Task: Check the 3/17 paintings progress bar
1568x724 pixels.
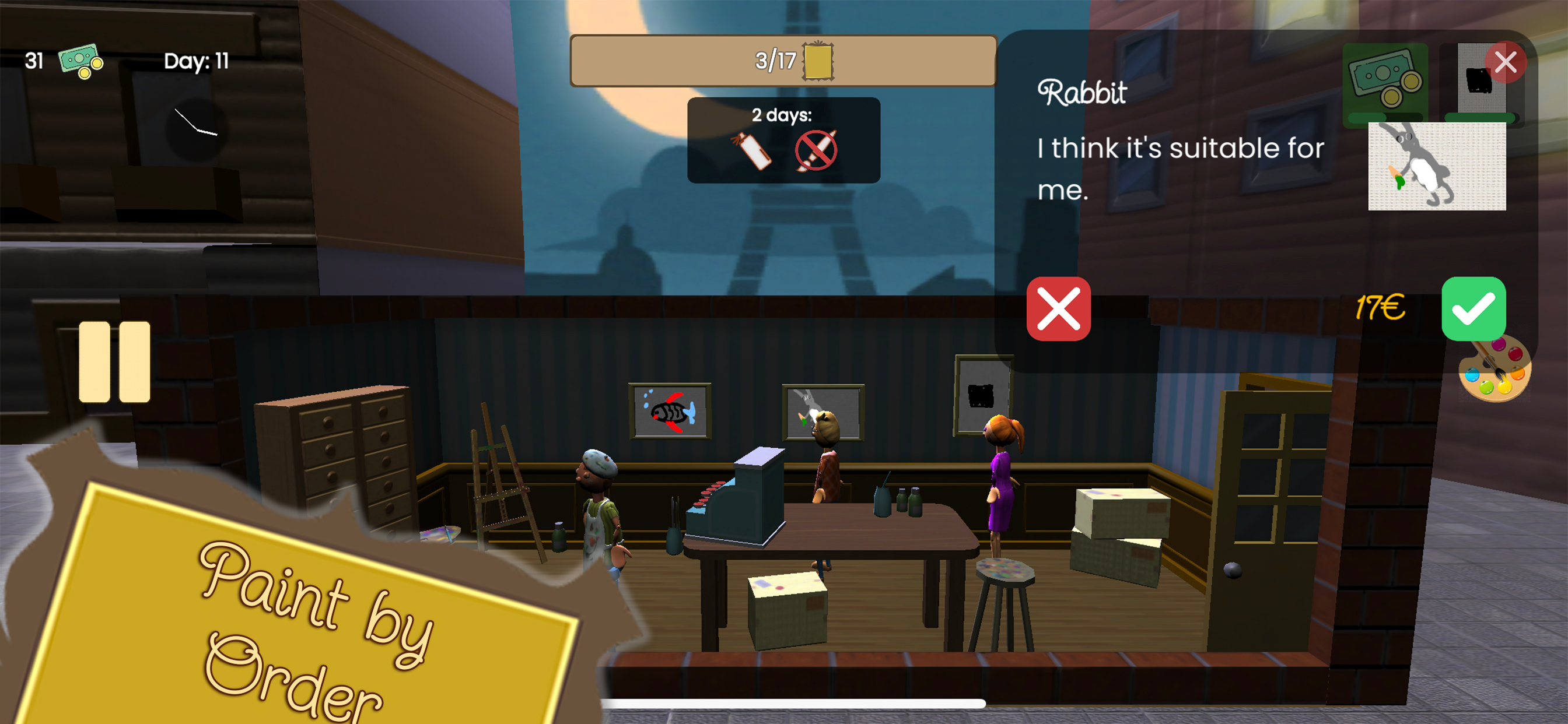Action: click(x=782, y=61)
